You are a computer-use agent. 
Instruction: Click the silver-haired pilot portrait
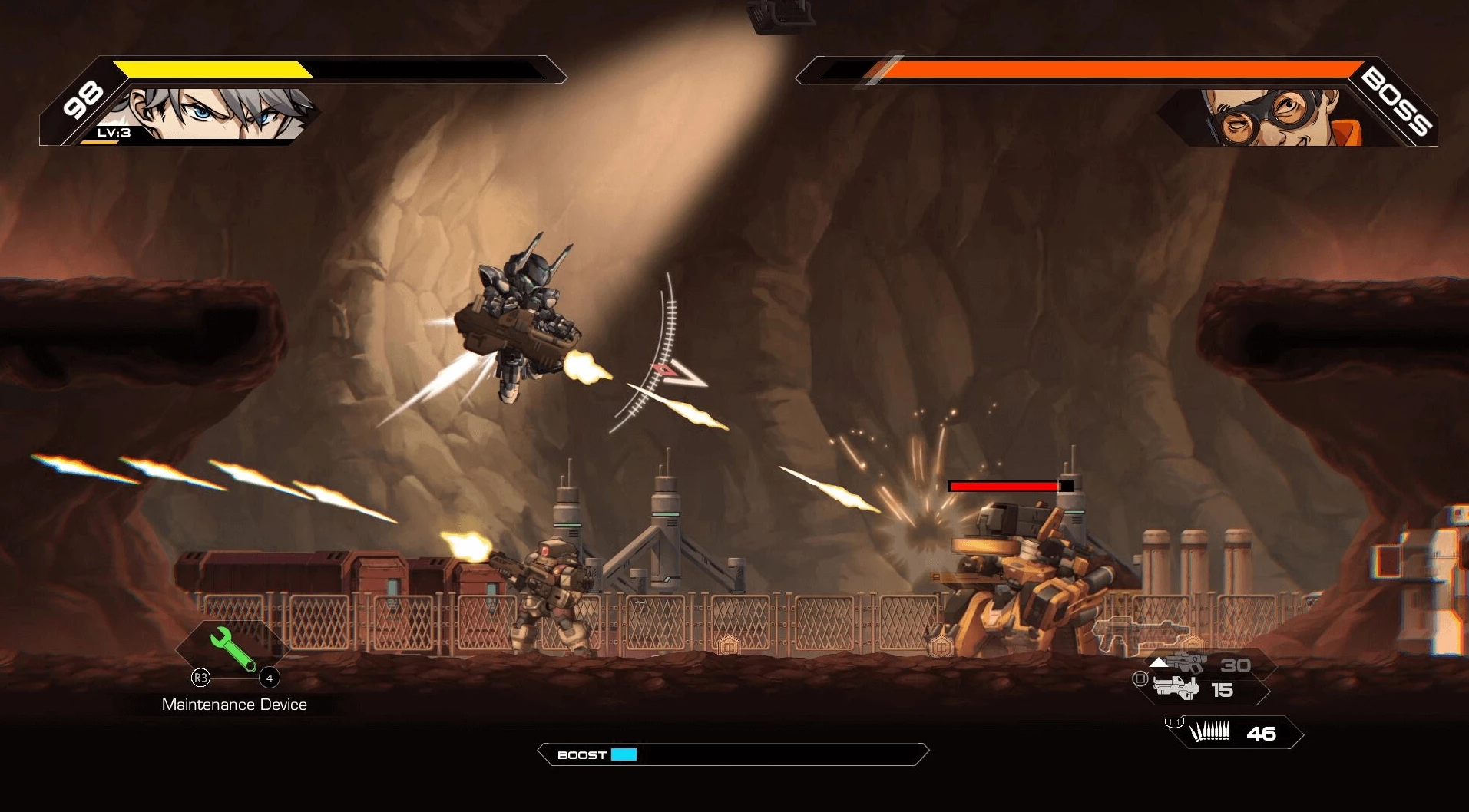point(219,114)
